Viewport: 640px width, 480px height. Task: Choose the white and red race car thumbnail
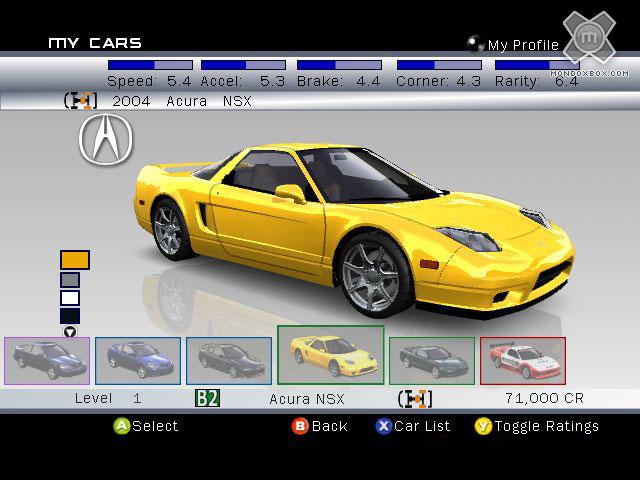pyautogui.click(x=523, y=360)
